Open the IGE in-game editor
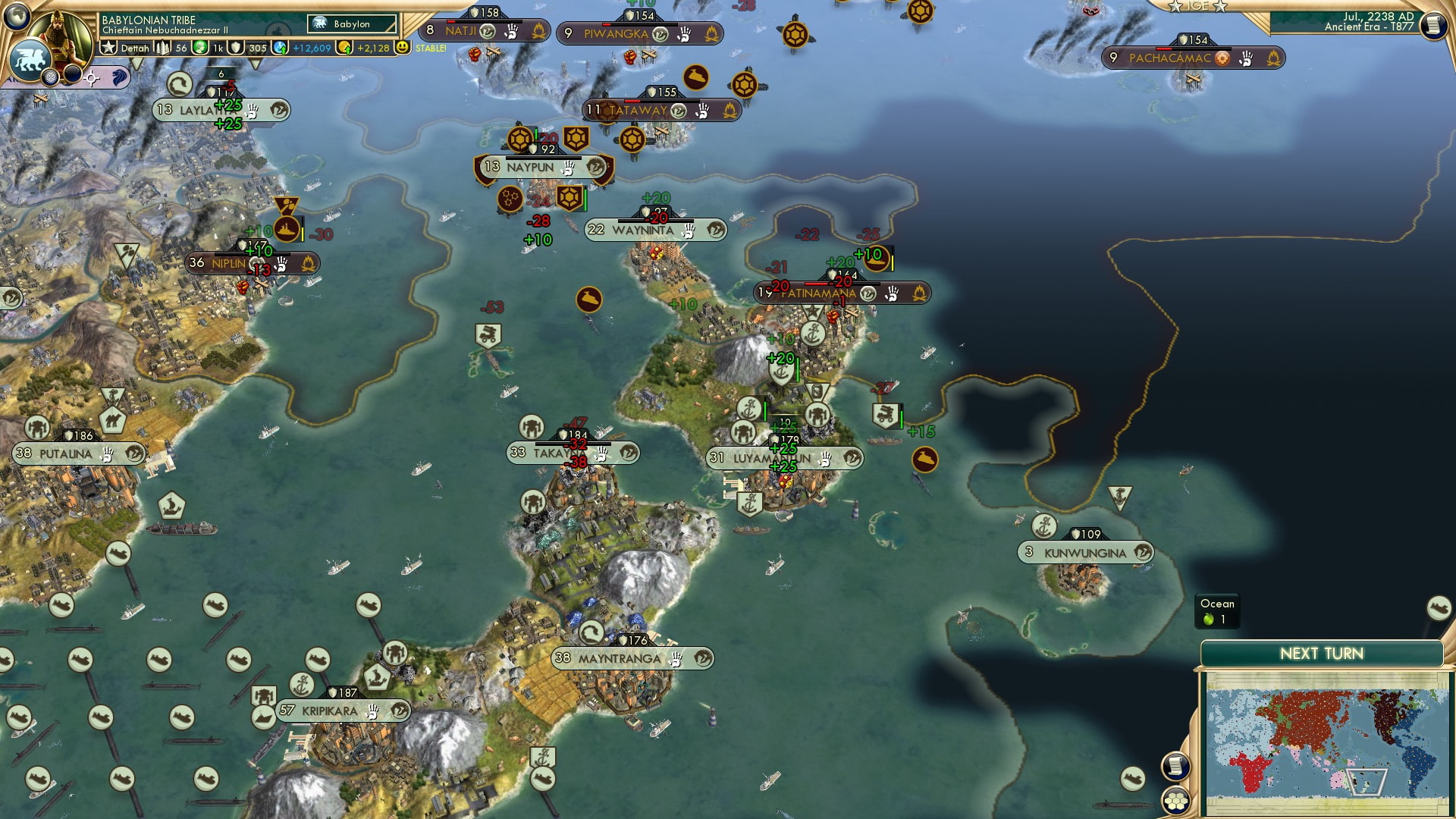This screenshot has width=1456, height=819. pyautogui.click(x=1197, y=7)
